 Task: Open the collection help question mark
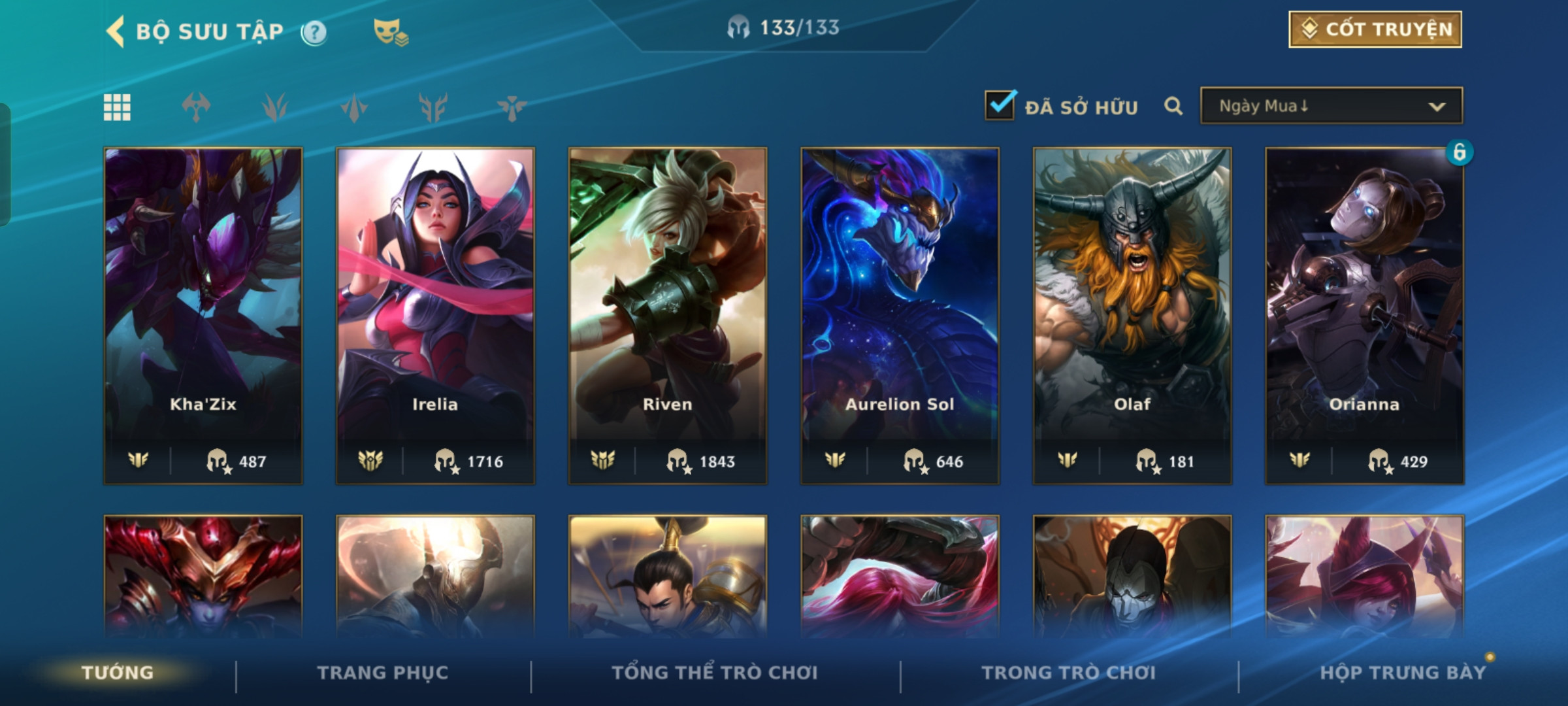(314, 32)
